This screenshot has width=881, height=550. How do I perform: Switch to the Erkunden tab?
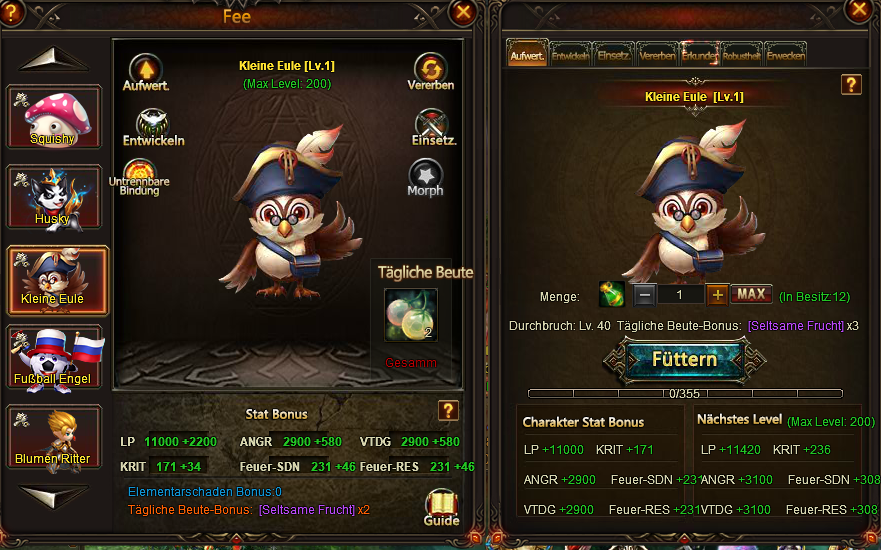699,55
